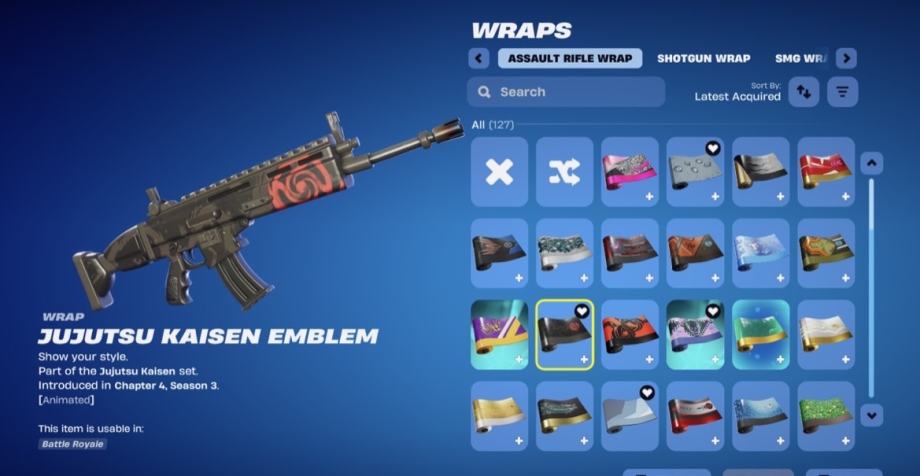This screenshot has width=920, height=476.
Task: Select the pink and silver wrap
Action: [629, 172]
